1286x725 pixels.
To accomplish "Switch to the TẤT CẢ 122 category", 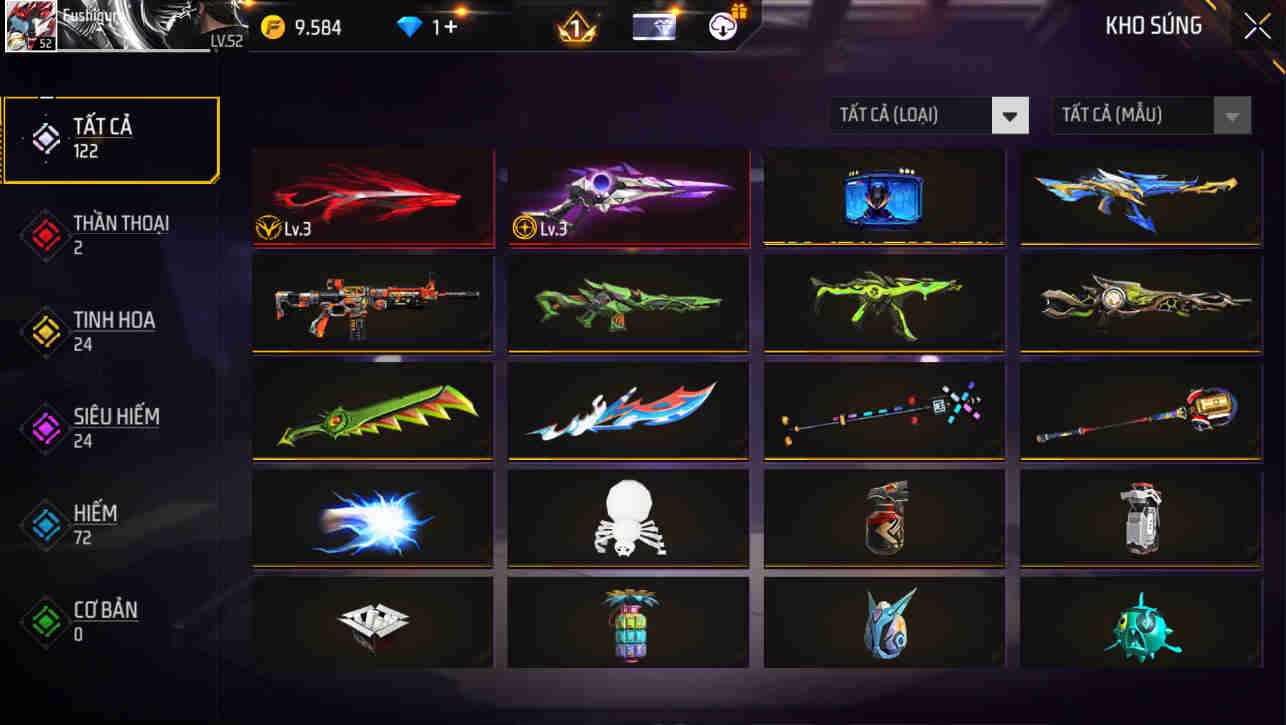I will click(x=110, y=137).
